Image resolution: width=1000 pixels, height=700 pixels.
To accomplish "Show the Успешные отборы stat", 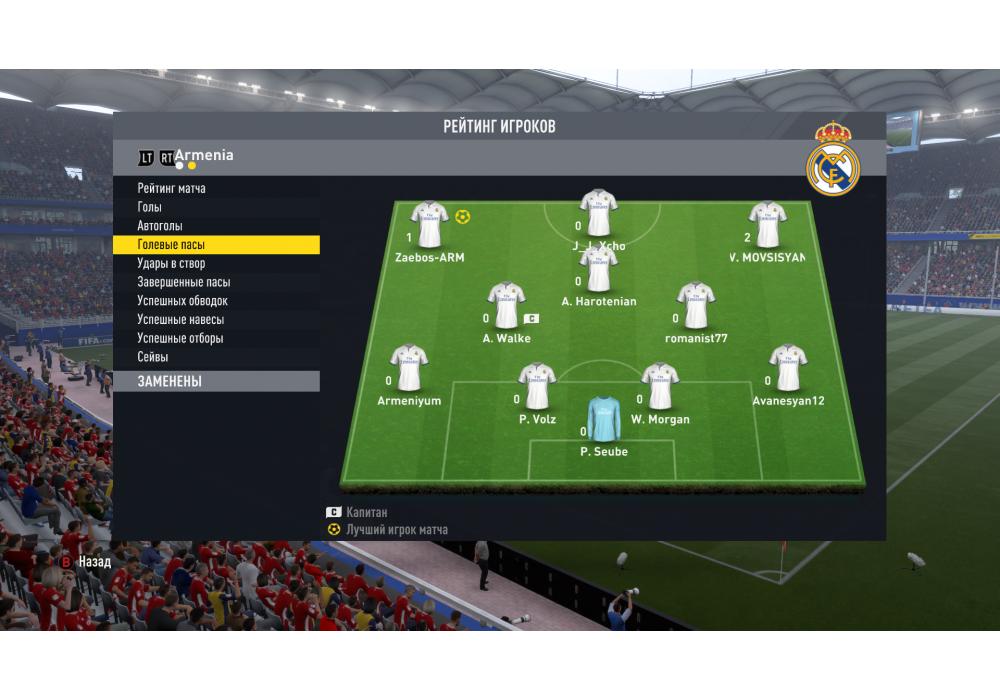I will pyautogui.click(x=181, y=339).
